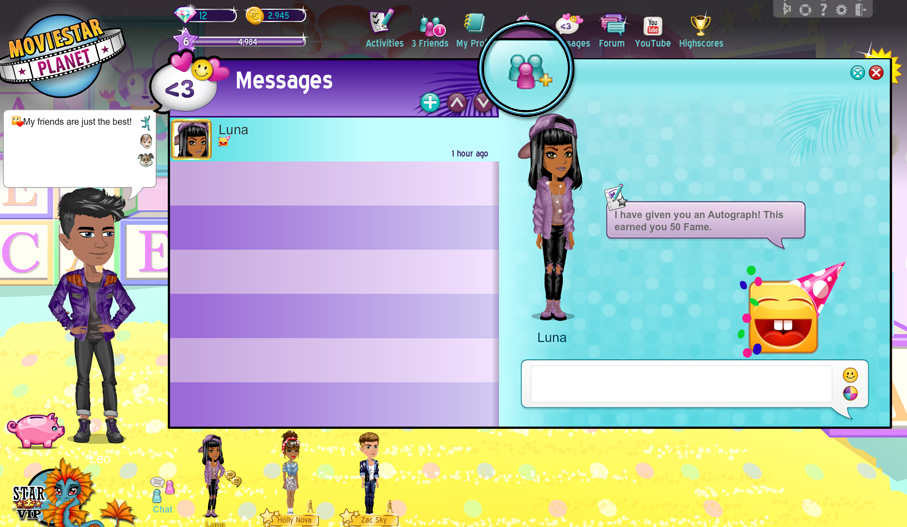The width and height of the screenshot is (907, 527).
Task: Click the message text input box
Action: point(680,384)
